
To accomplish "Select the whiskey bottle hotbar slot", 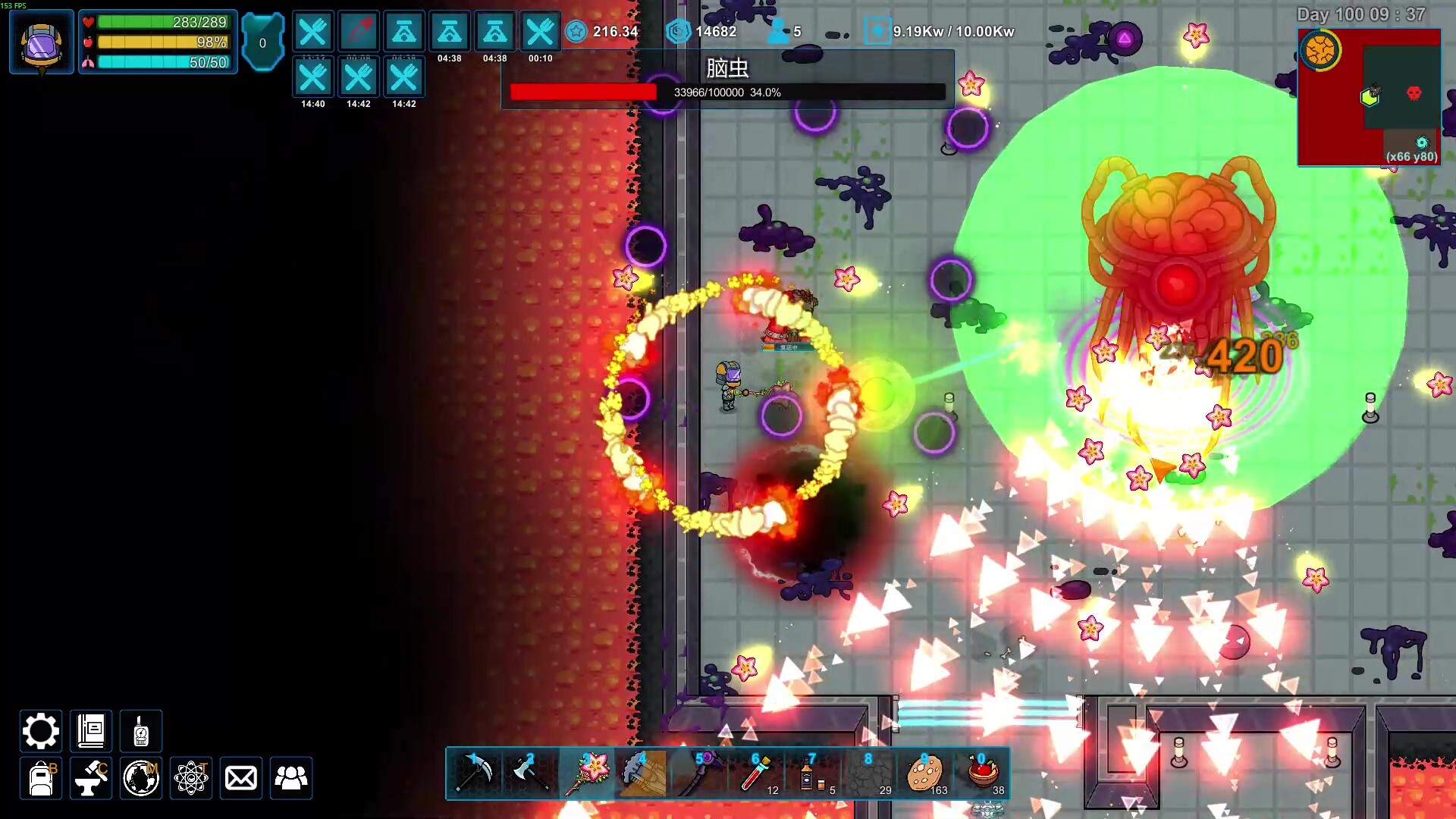I will click(x=812, y=773).
